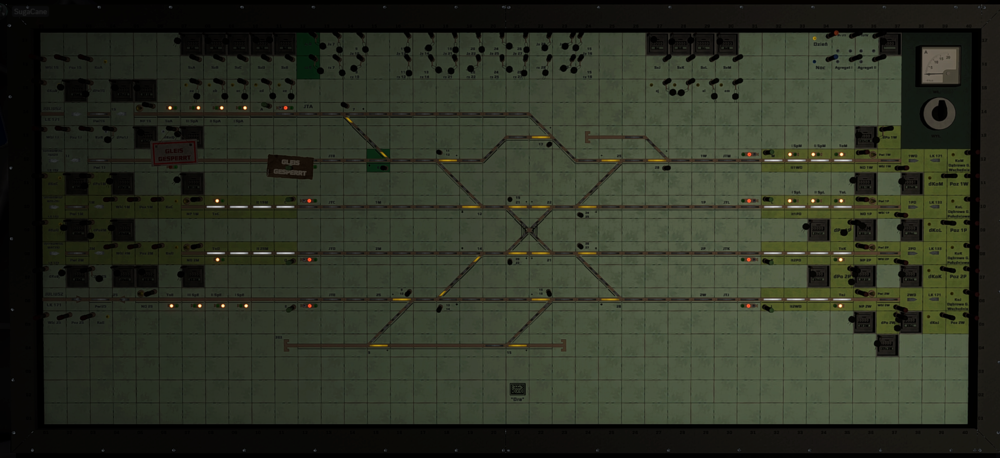1000x458 pixels.
Task: Select the brown Gleis Gesperrt tag
Action: click(290, 167)
